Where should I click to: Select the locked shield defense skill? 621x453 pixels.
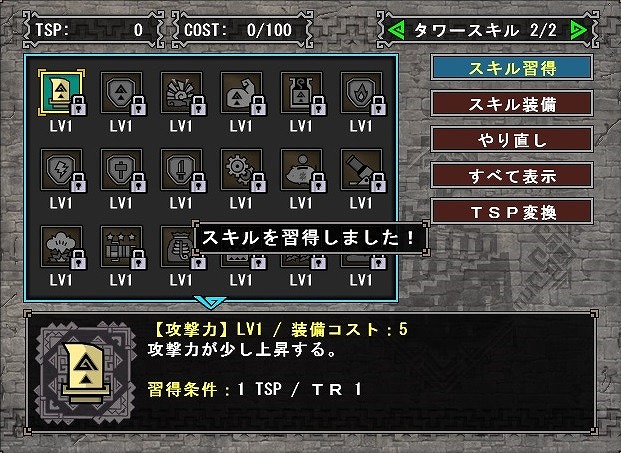(x=121, y=92)
